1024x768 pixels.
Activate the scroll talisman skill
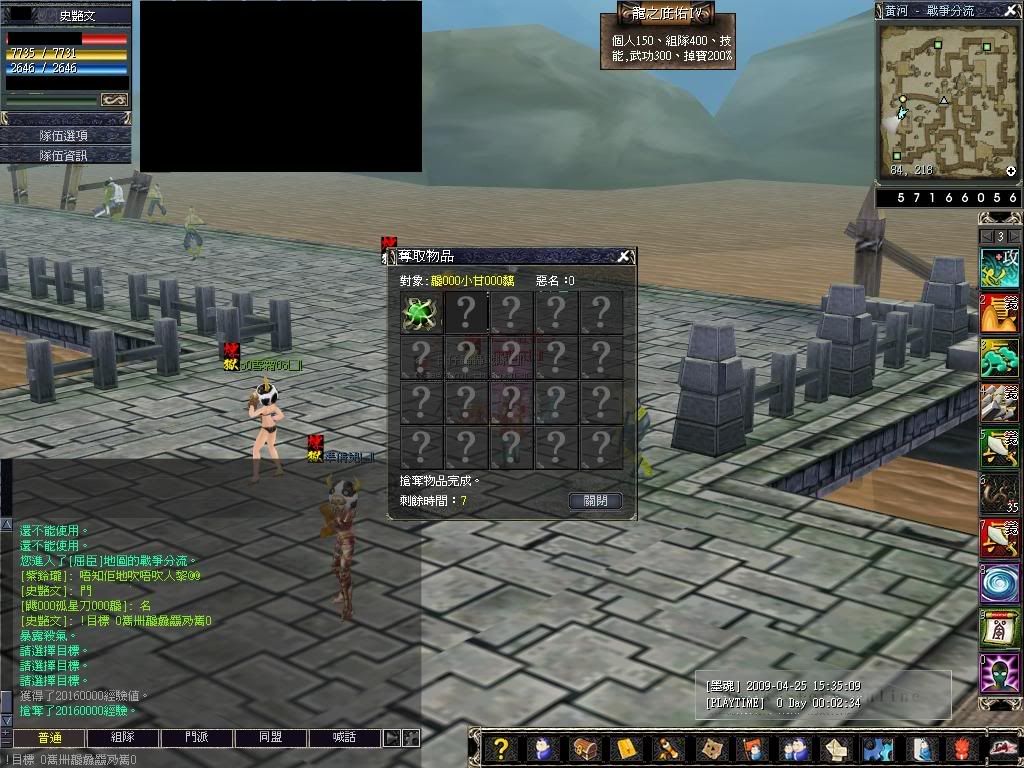(x=1000, y=628)
